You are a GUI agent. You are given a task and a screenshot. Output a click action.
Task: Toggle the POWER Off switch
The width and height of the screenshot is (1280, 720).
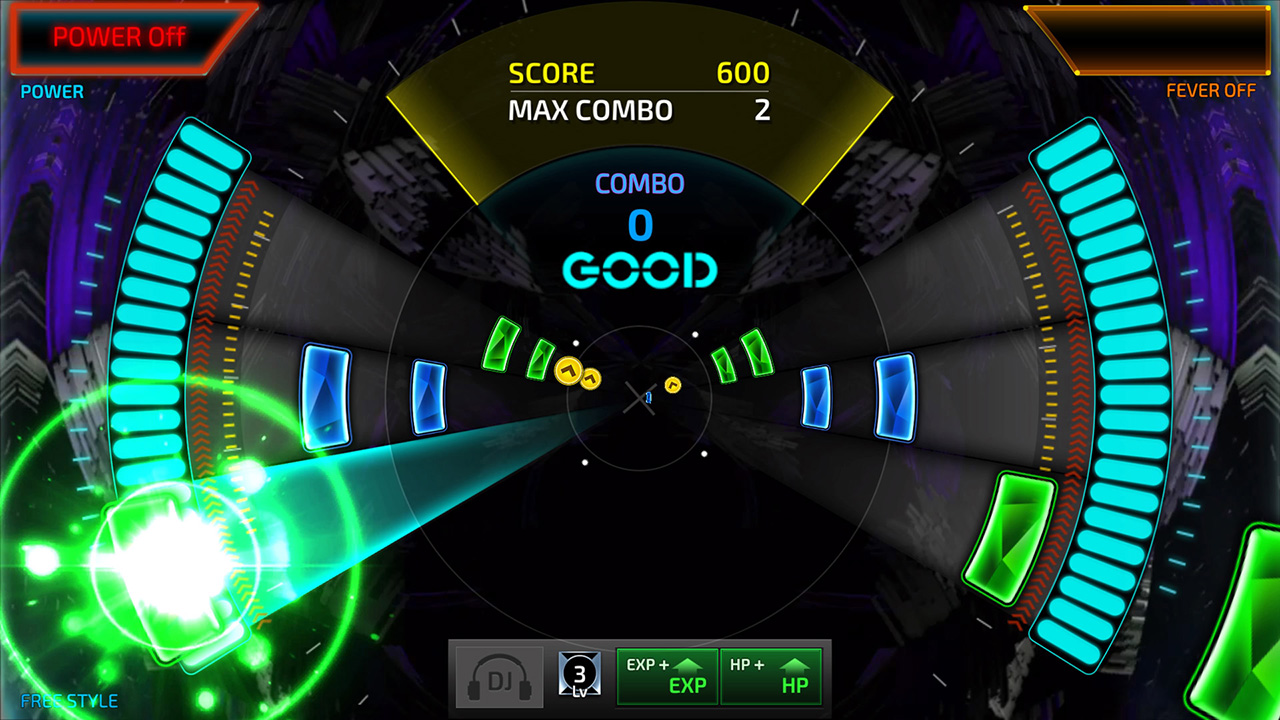pos(122,36)
